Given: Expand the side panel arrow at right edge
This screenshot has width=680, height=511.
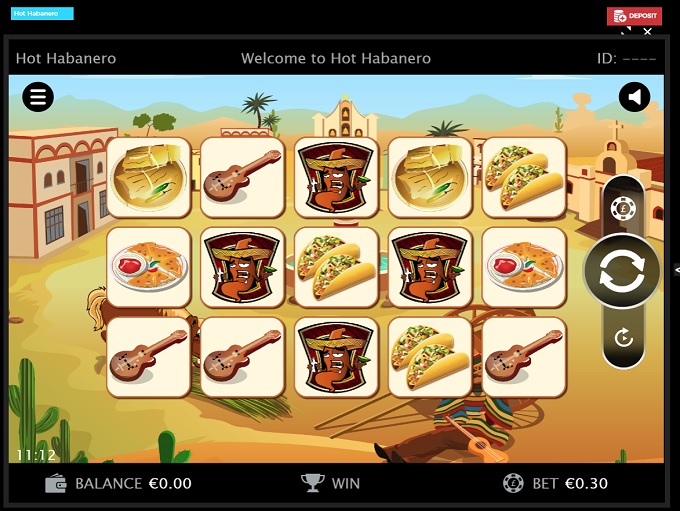Looking at the screenshot, I should point(676,270).
